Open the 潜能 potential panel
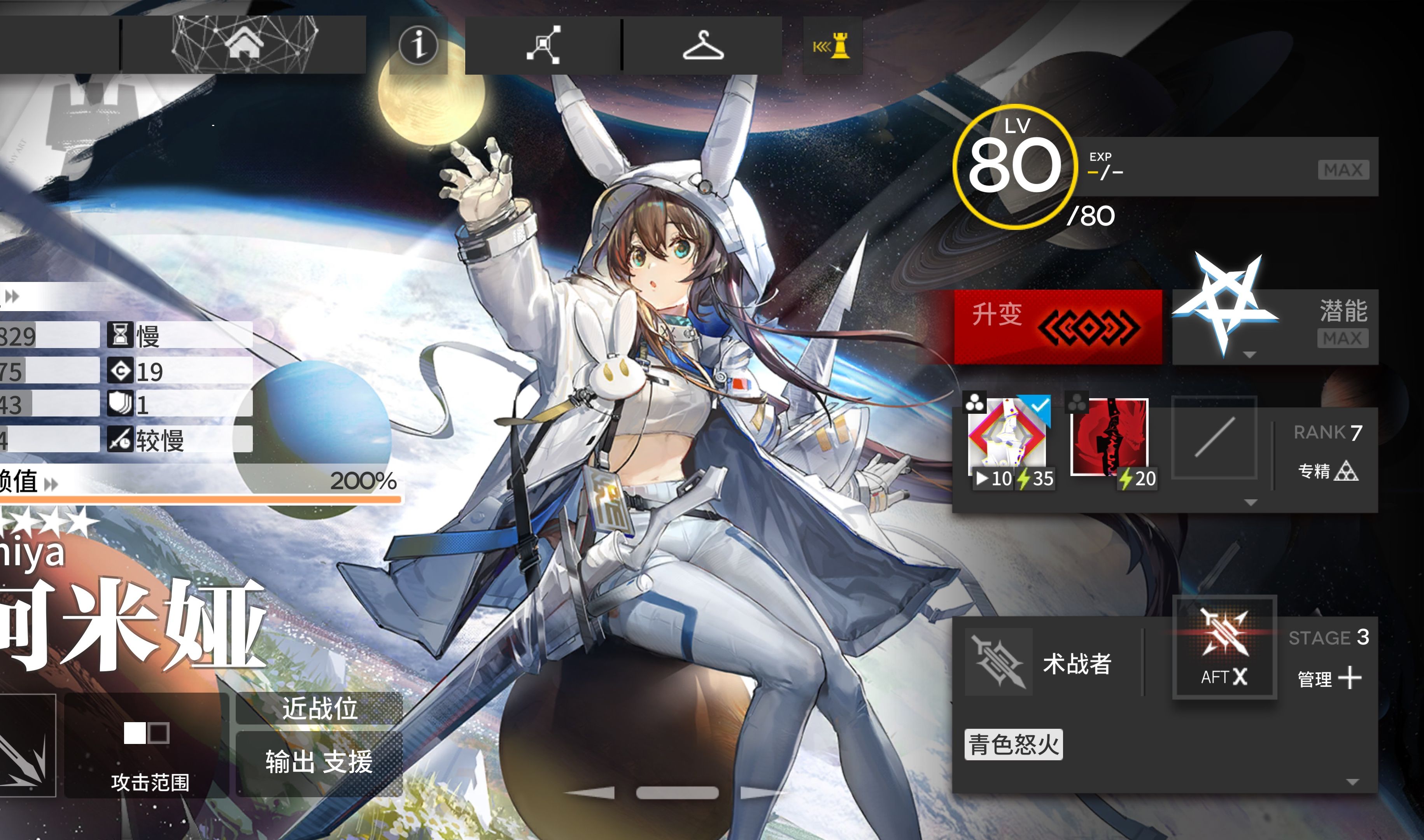Screen dimensions: 1424x840 coord(1275,327)
